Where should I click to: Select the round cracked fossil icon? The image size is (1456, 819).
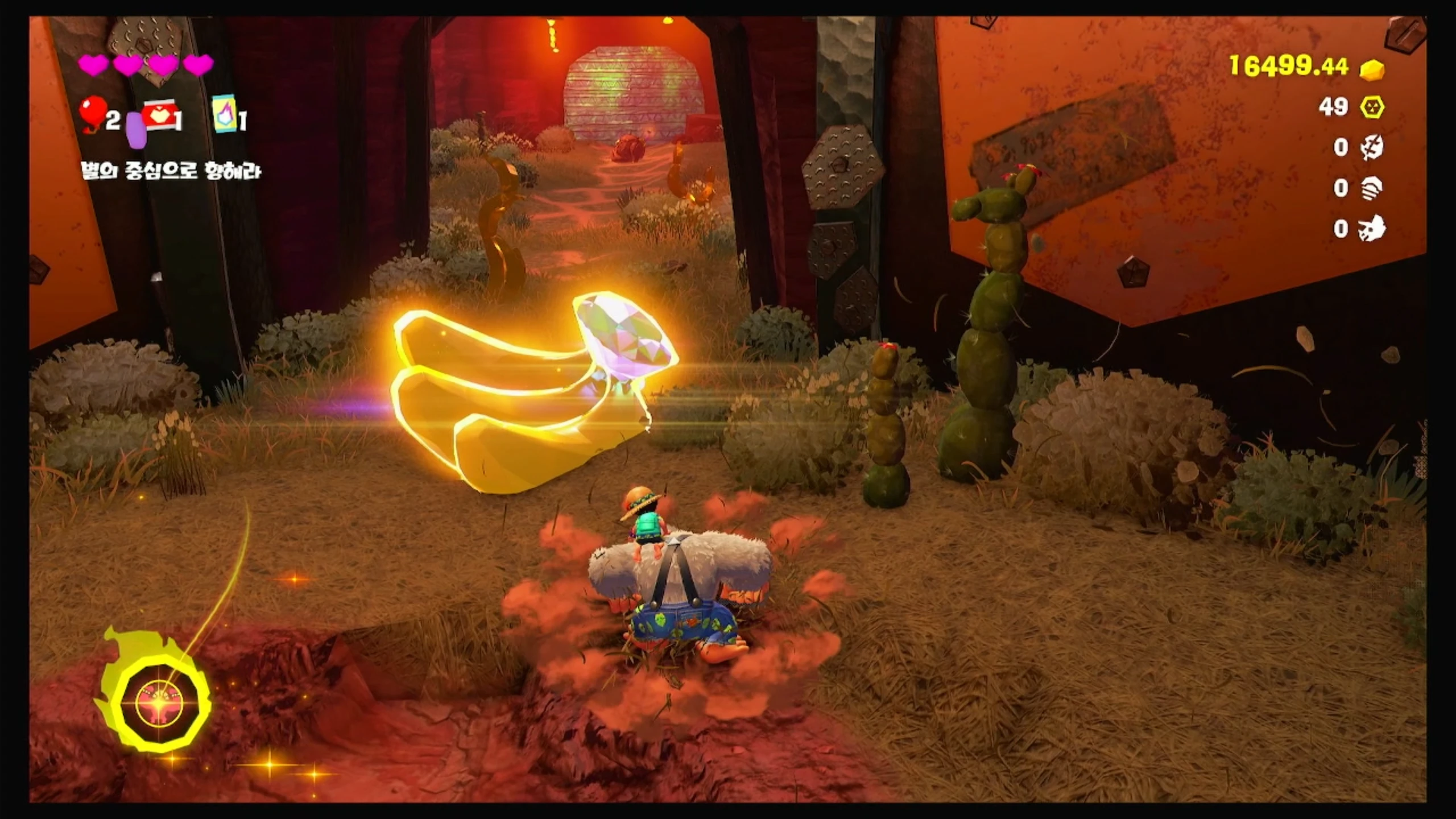(1371, 148)
